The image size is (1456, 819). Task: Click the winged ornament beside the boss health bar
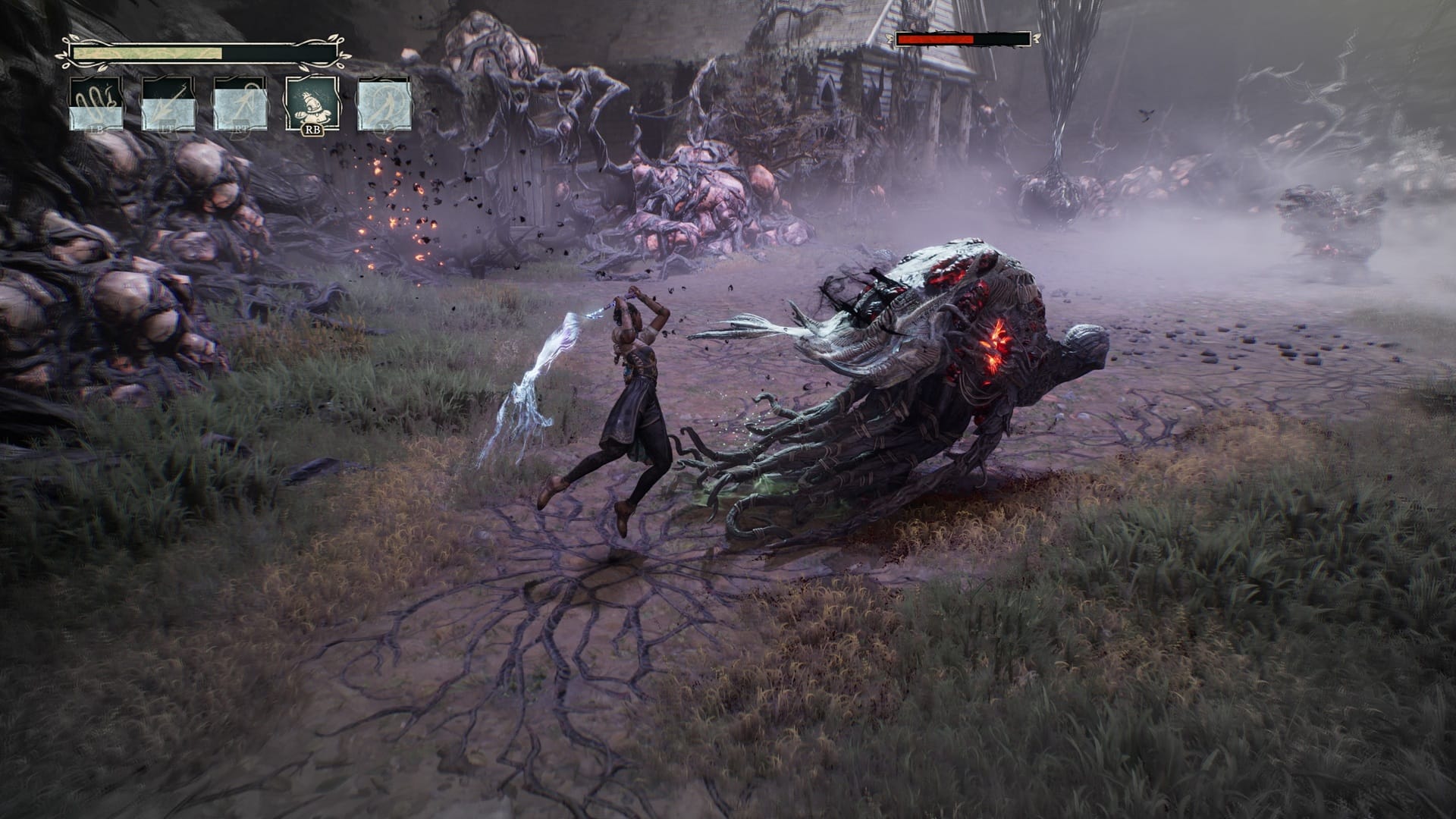[x=1037, y=38]
